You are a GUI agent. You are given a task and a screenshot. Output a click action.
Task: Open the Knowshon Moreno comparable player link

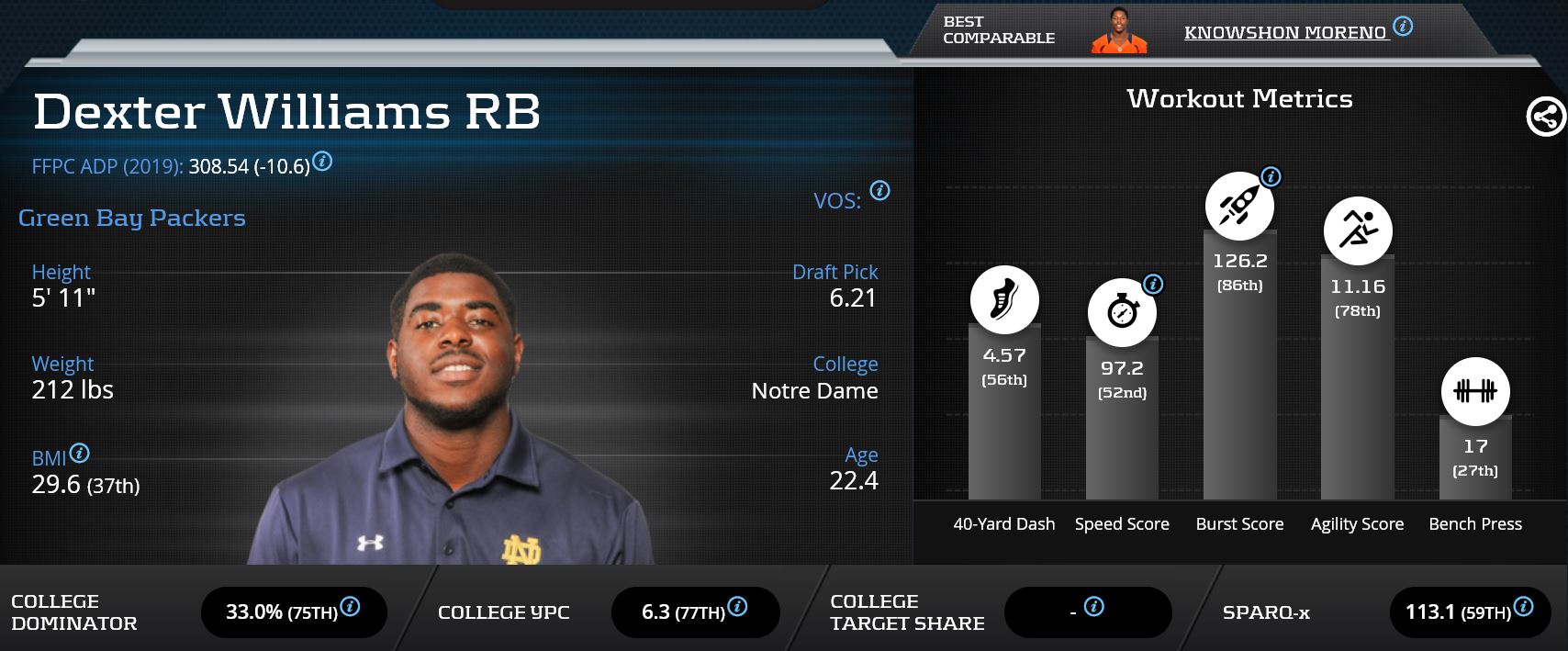pyautogui.click(x=1284, y=33)
